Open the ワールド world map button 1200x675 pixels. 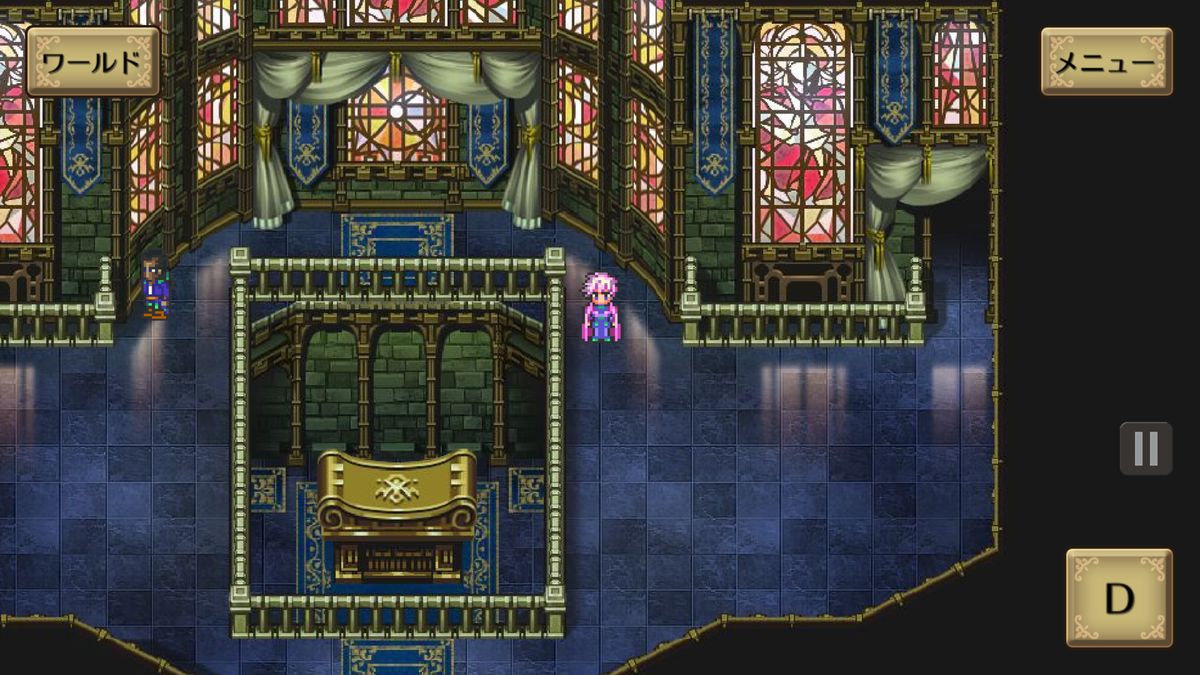point(92,62)
